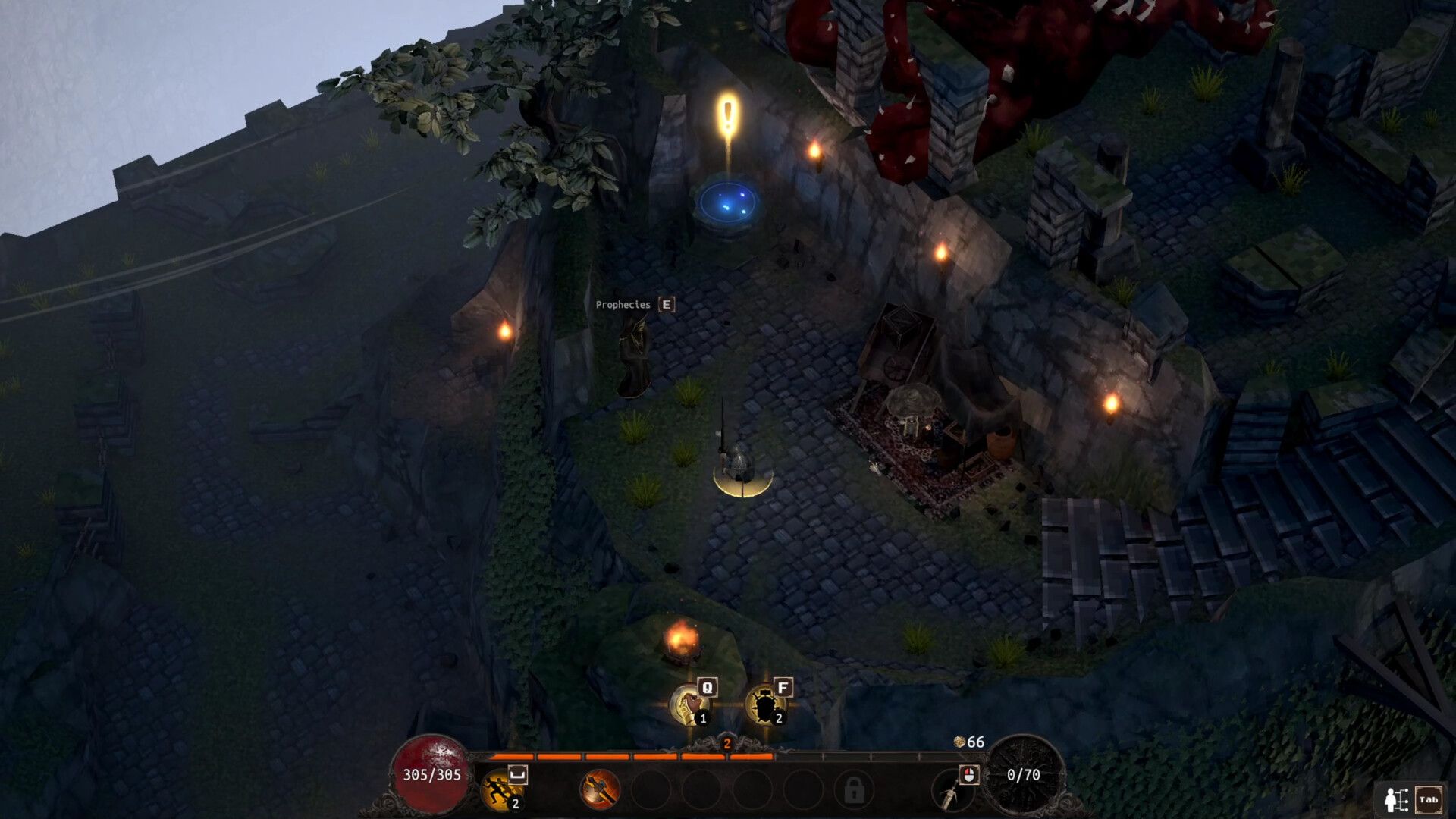Open the level 2 emblem on the XP bar

coord(726,745)
